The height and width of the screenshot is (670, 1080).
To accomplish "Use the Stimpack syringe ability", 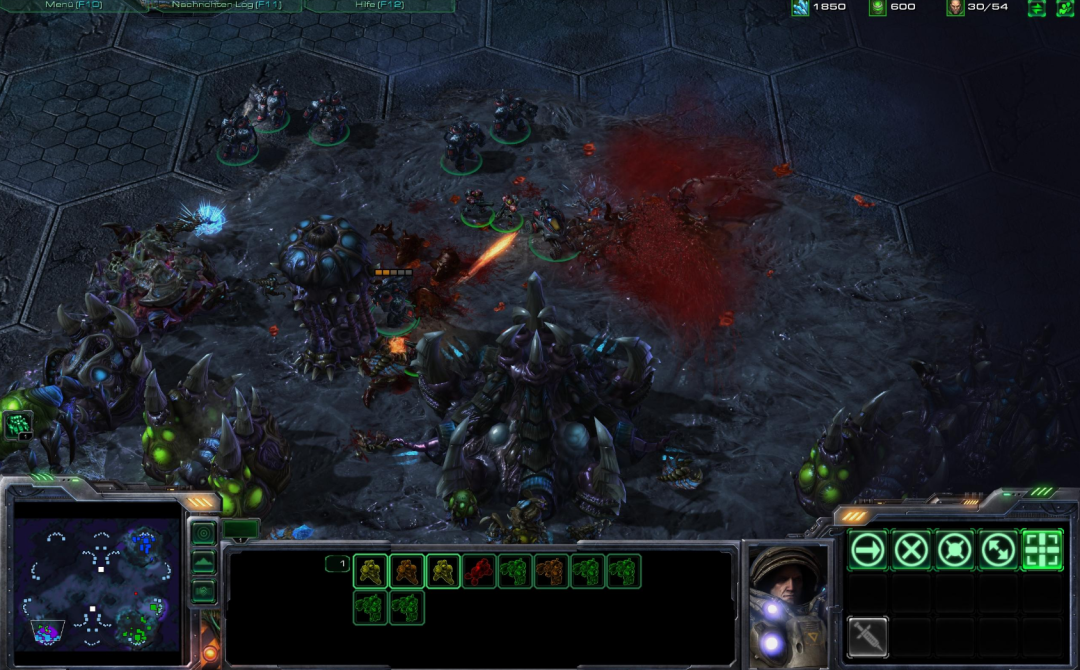I will point(868,636).
